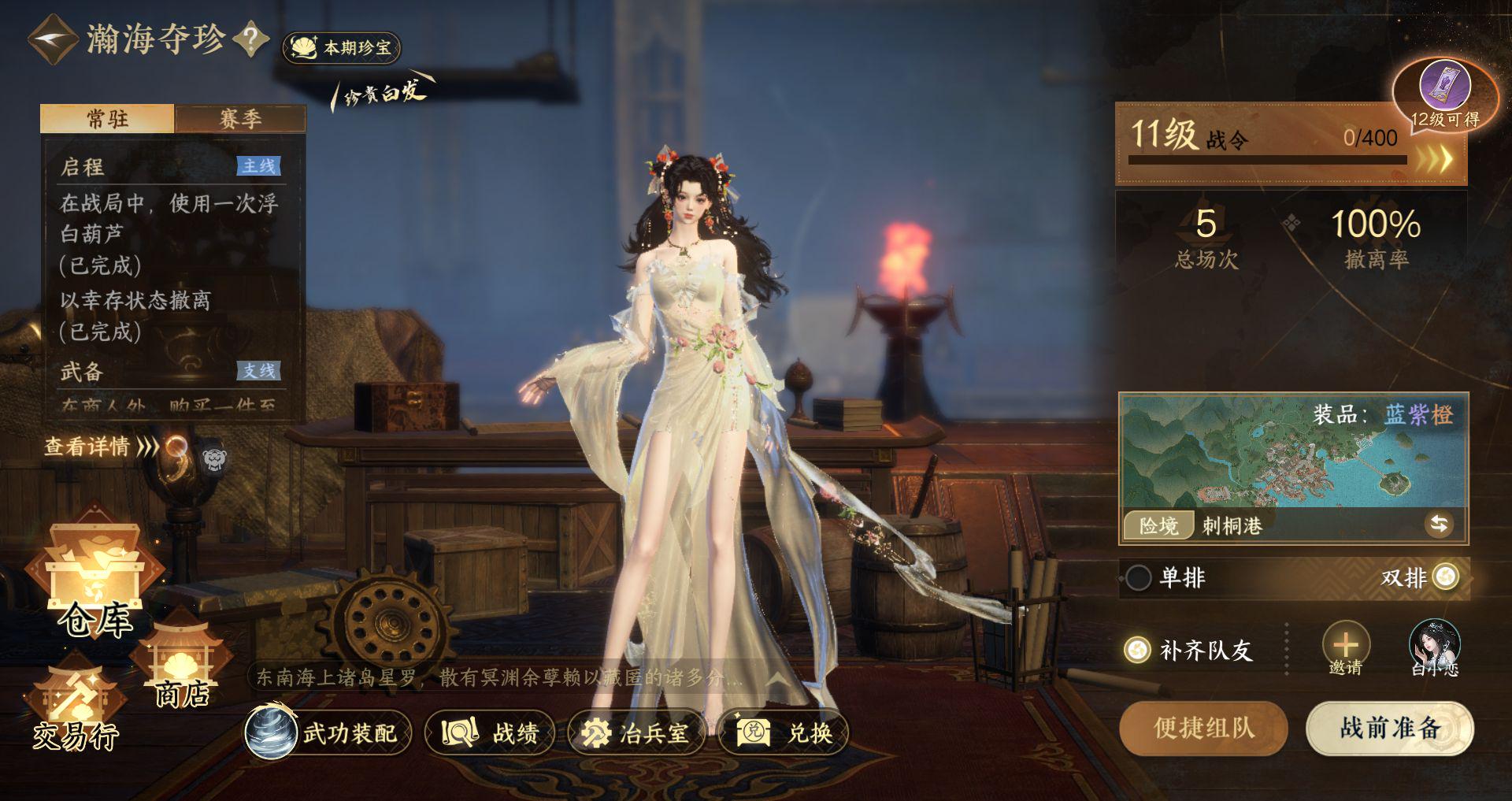The width and height of the screenshot is (1512, 801).
Task: Open the question mark help icon
Action: pos(251,39)
